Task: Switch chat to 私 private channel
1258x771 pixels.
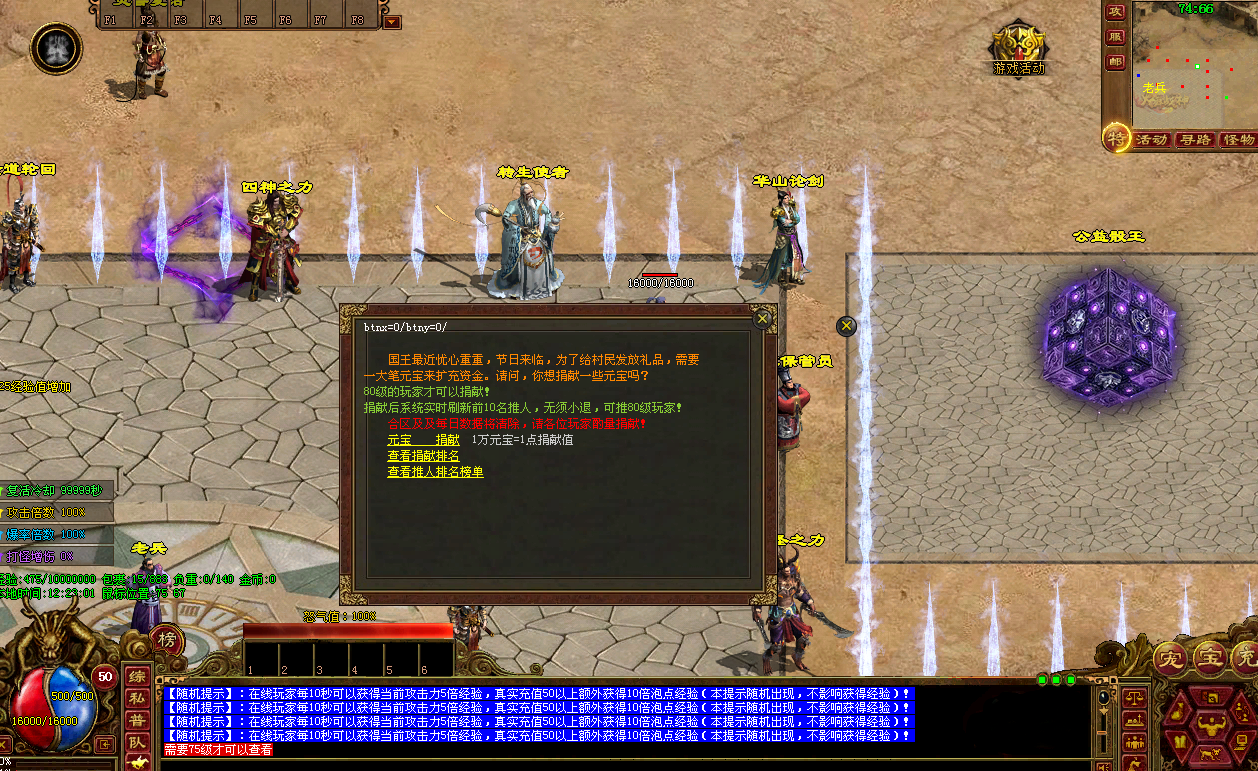Action: (136, 699)
